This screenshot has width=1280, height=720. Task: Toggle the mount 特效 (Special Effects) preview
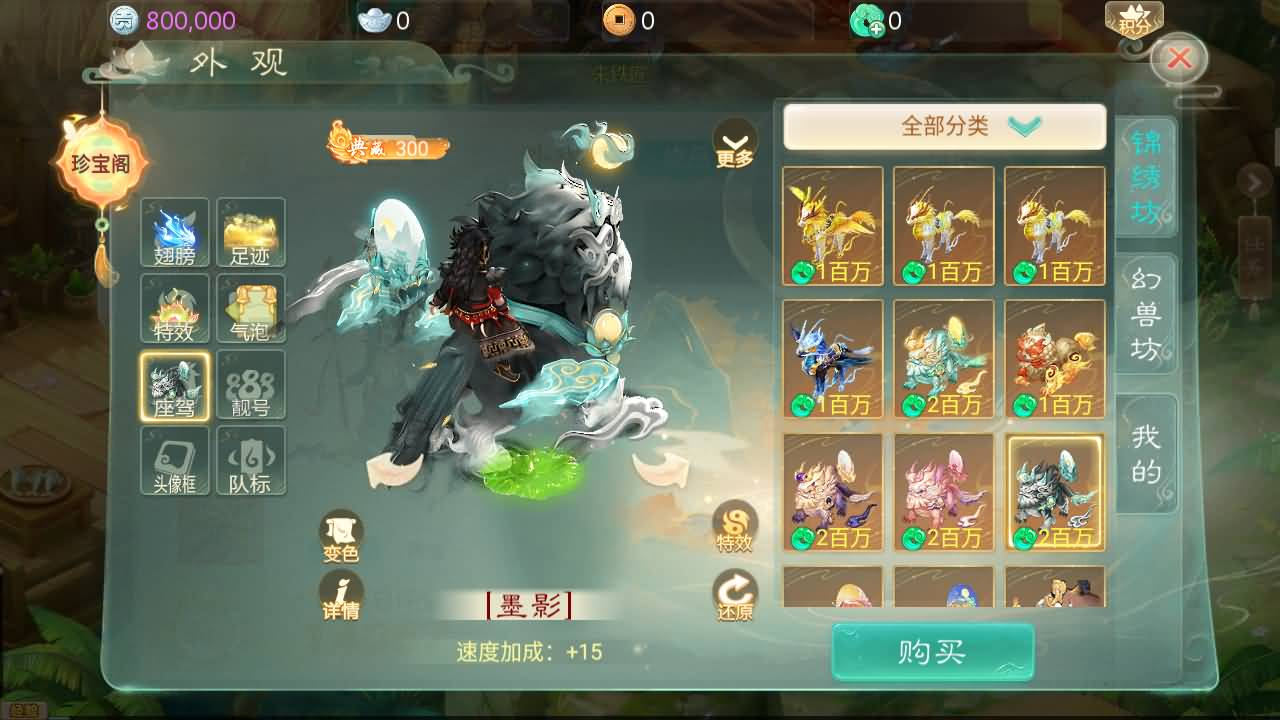click(737, 525)
